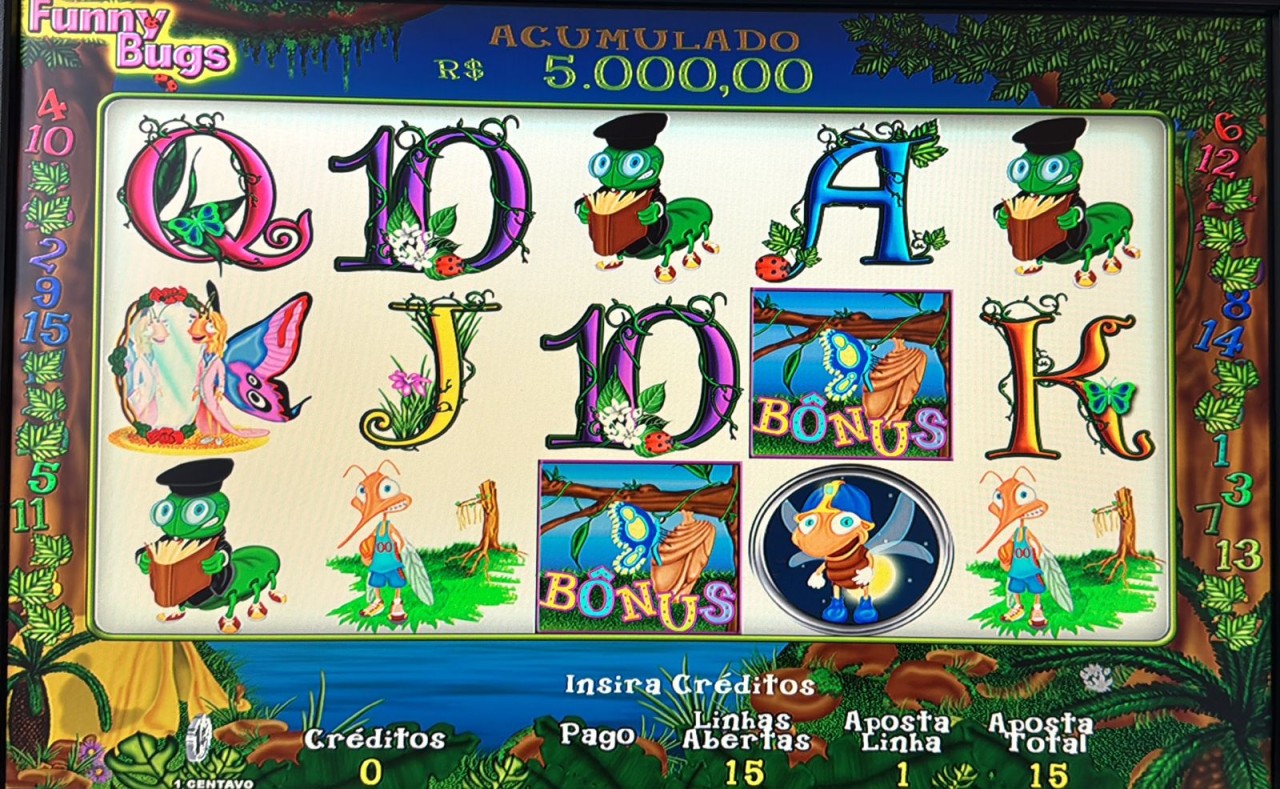The image size is (1280, 789).
Task: Click payline number 11 marker
Action: 30,516
